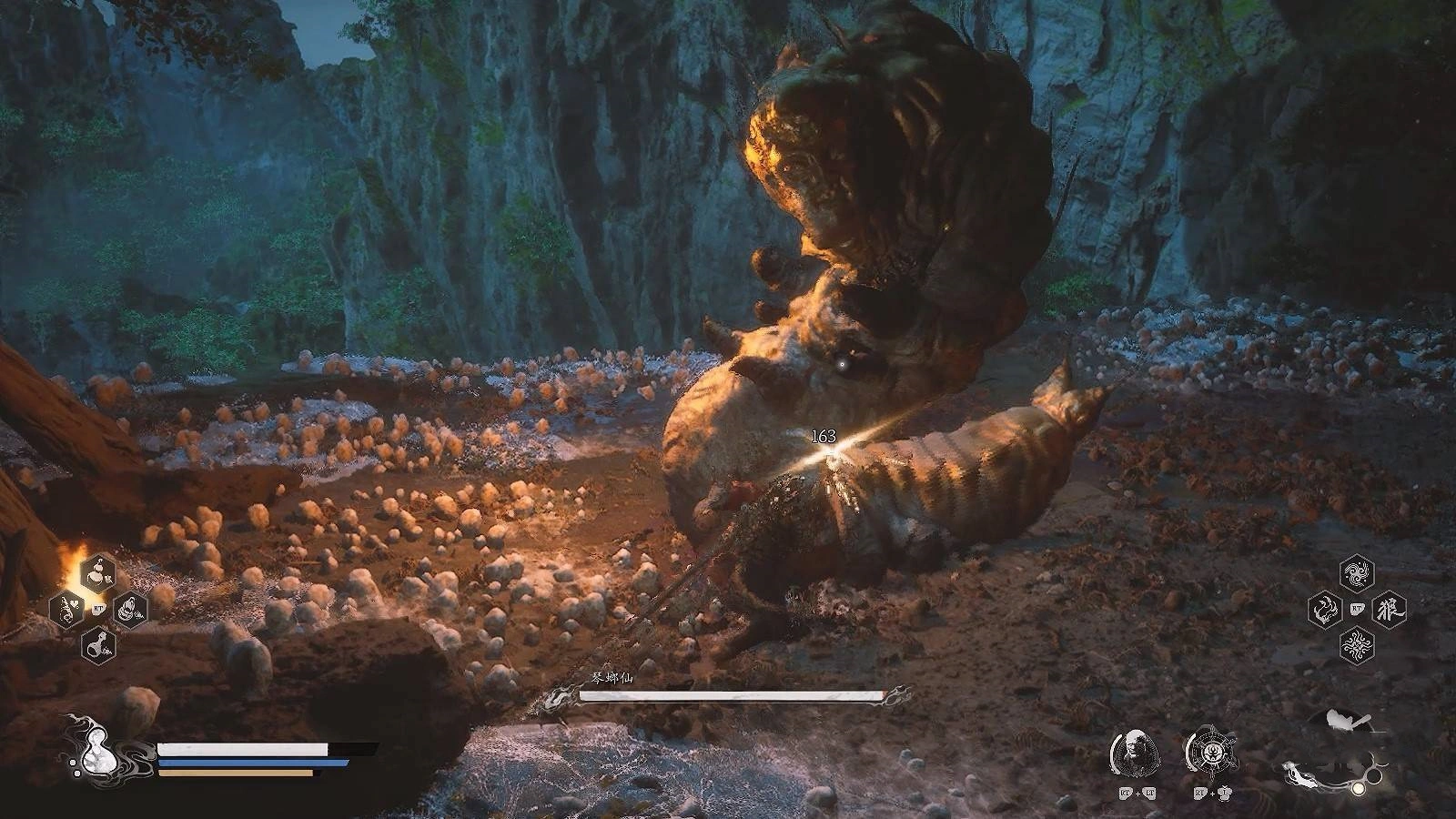Summon the spirit with the bald head portrait
The width and height of the screenshot is (1456, 819).
(x=1135, y=753)
